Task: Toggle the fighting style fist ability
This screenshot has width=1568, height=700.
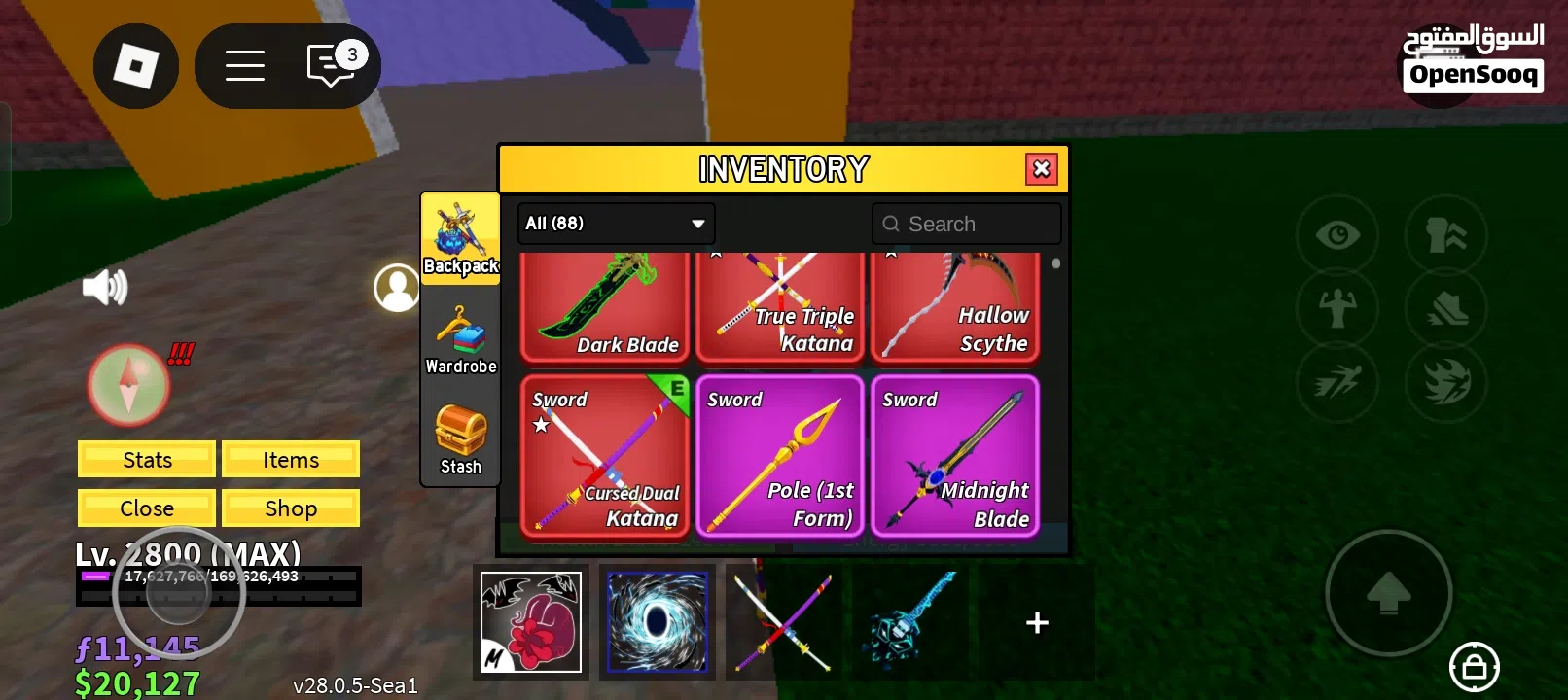Action: tap(1446, 234)
